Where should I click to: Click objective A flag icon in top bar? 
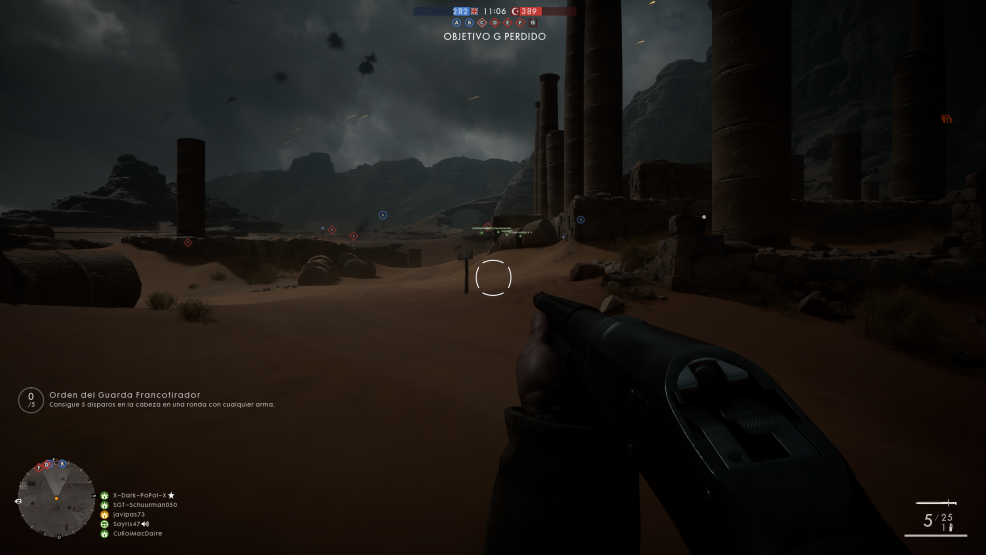pos(457,22)
